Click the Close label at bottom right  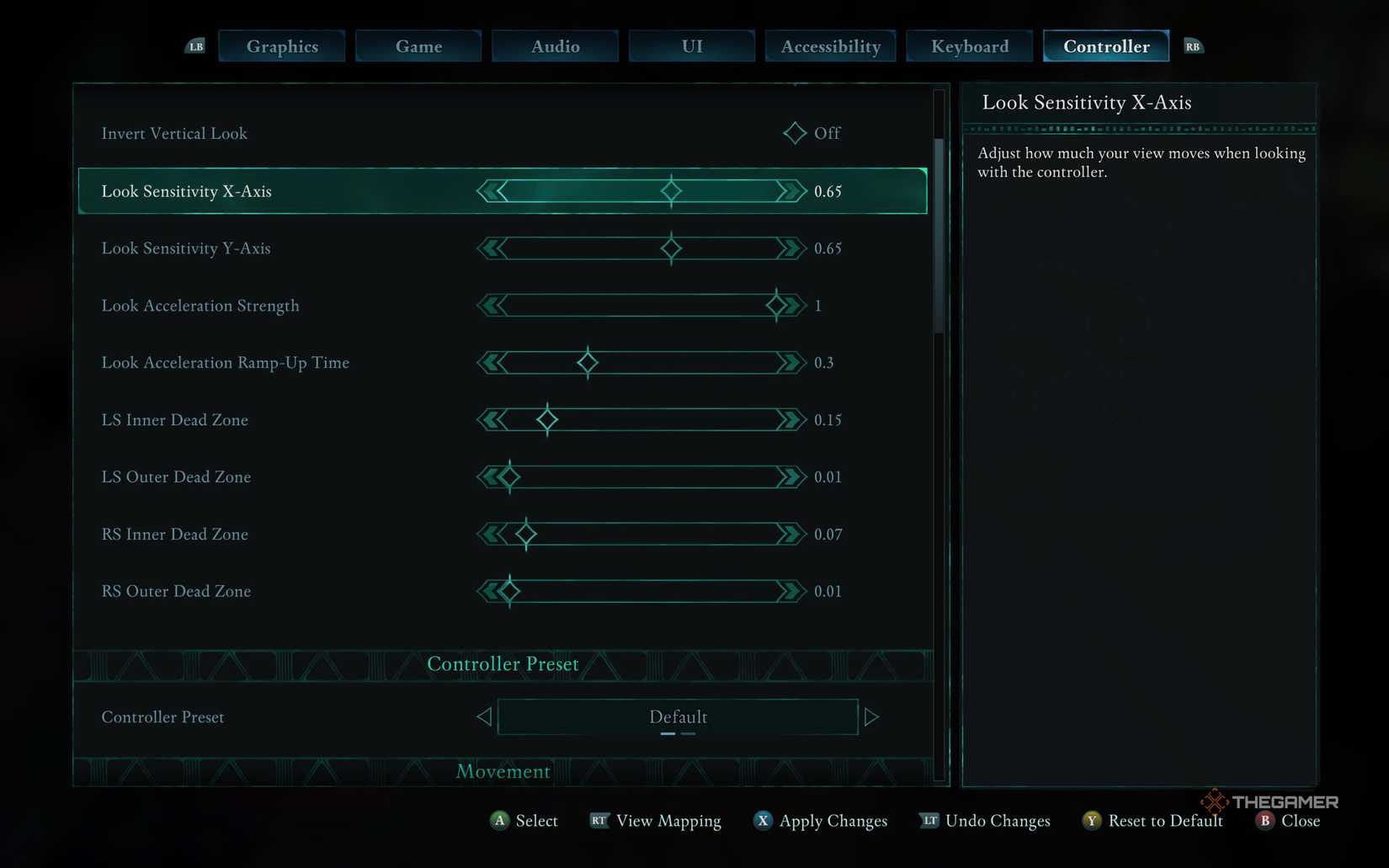[1300, 821]
